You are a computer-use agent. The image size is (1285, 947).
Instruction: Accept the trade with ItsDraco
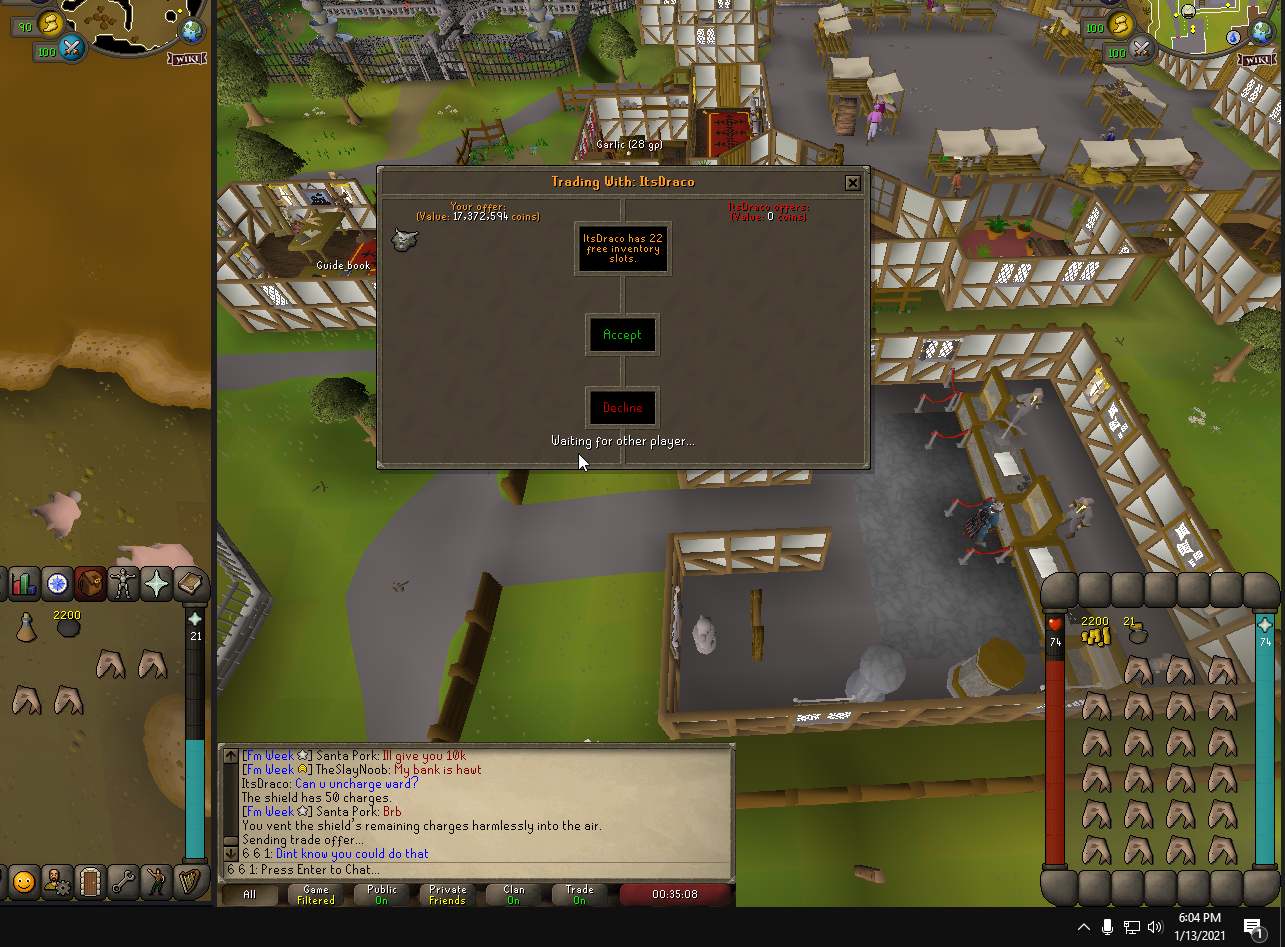[x=622, y=335]
